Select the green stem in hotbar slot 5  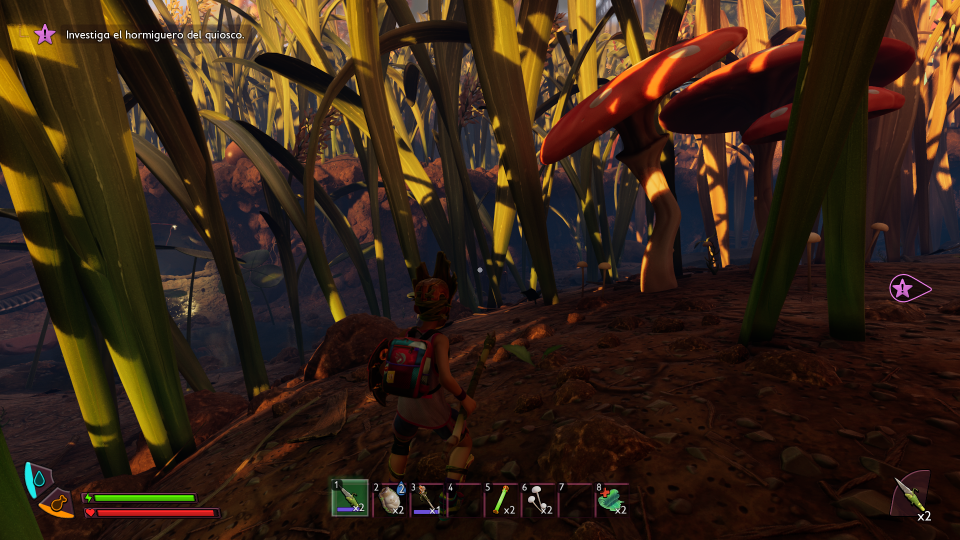click(x=501, y=498)
